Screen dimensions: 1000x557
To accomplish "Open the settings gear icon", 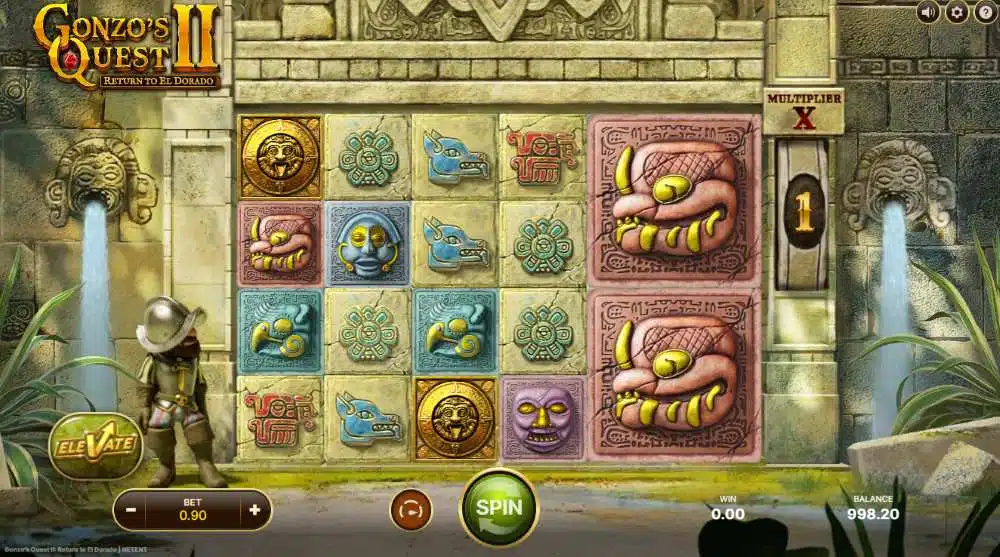I will coord(957,12).
